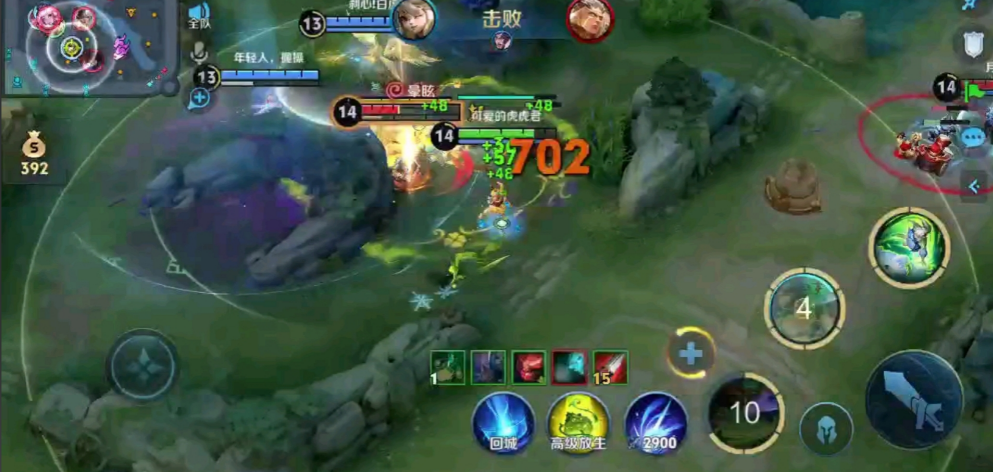The width and height of the screenshot is (993, 472).
Task: Tap the skill on 4-second cooldown
Action: 804,308
